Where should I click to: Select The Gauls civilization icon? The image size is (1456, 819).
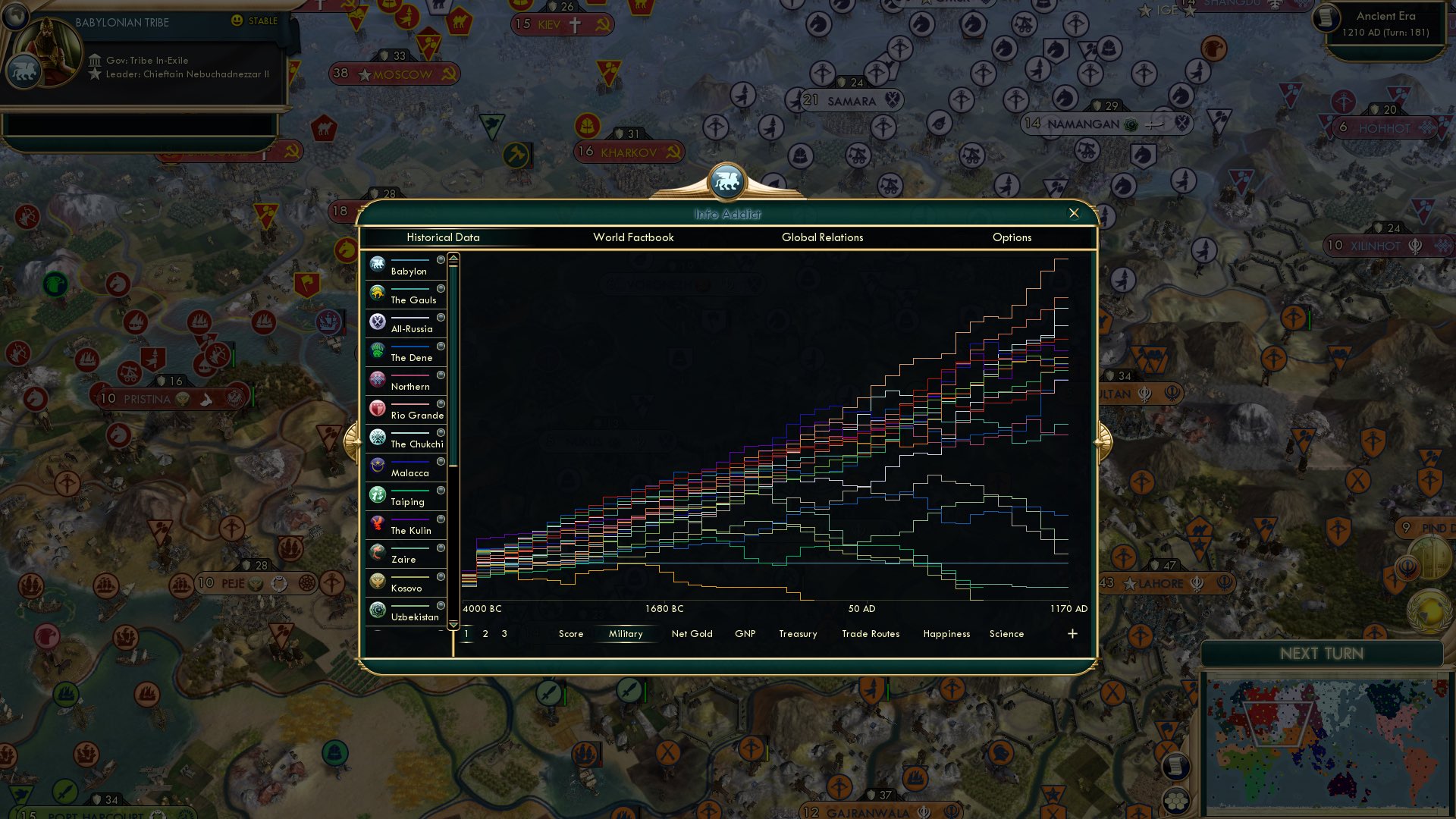tap(377, 293)
